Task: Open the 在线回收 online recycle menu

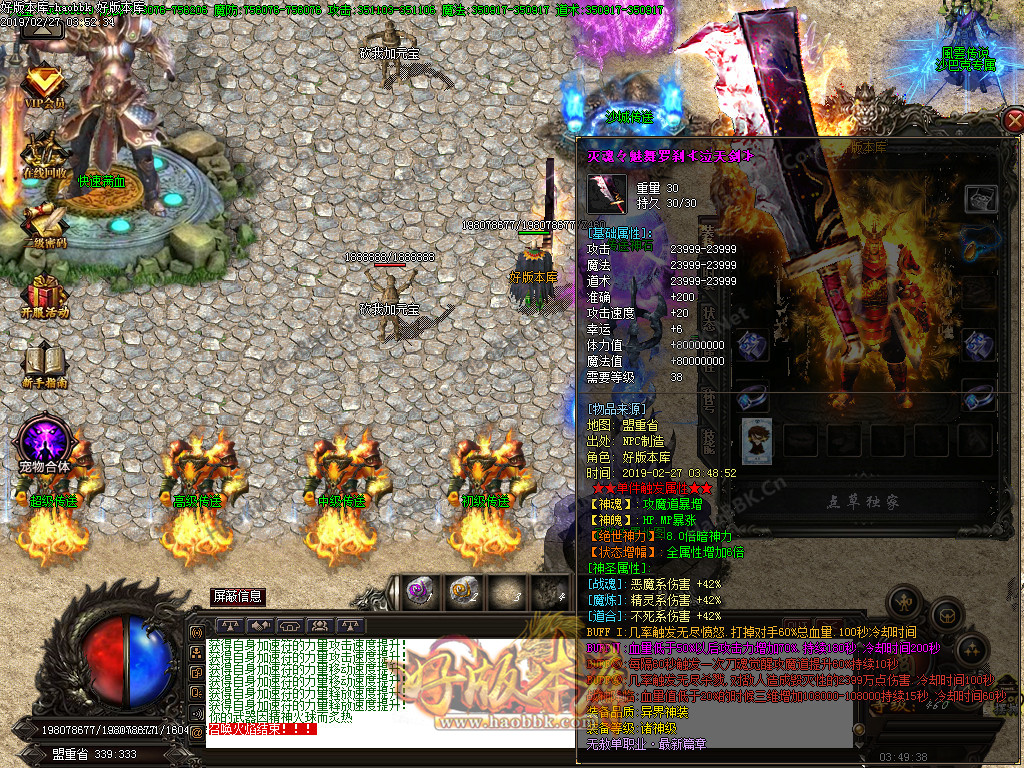Action: coord(46,155)
